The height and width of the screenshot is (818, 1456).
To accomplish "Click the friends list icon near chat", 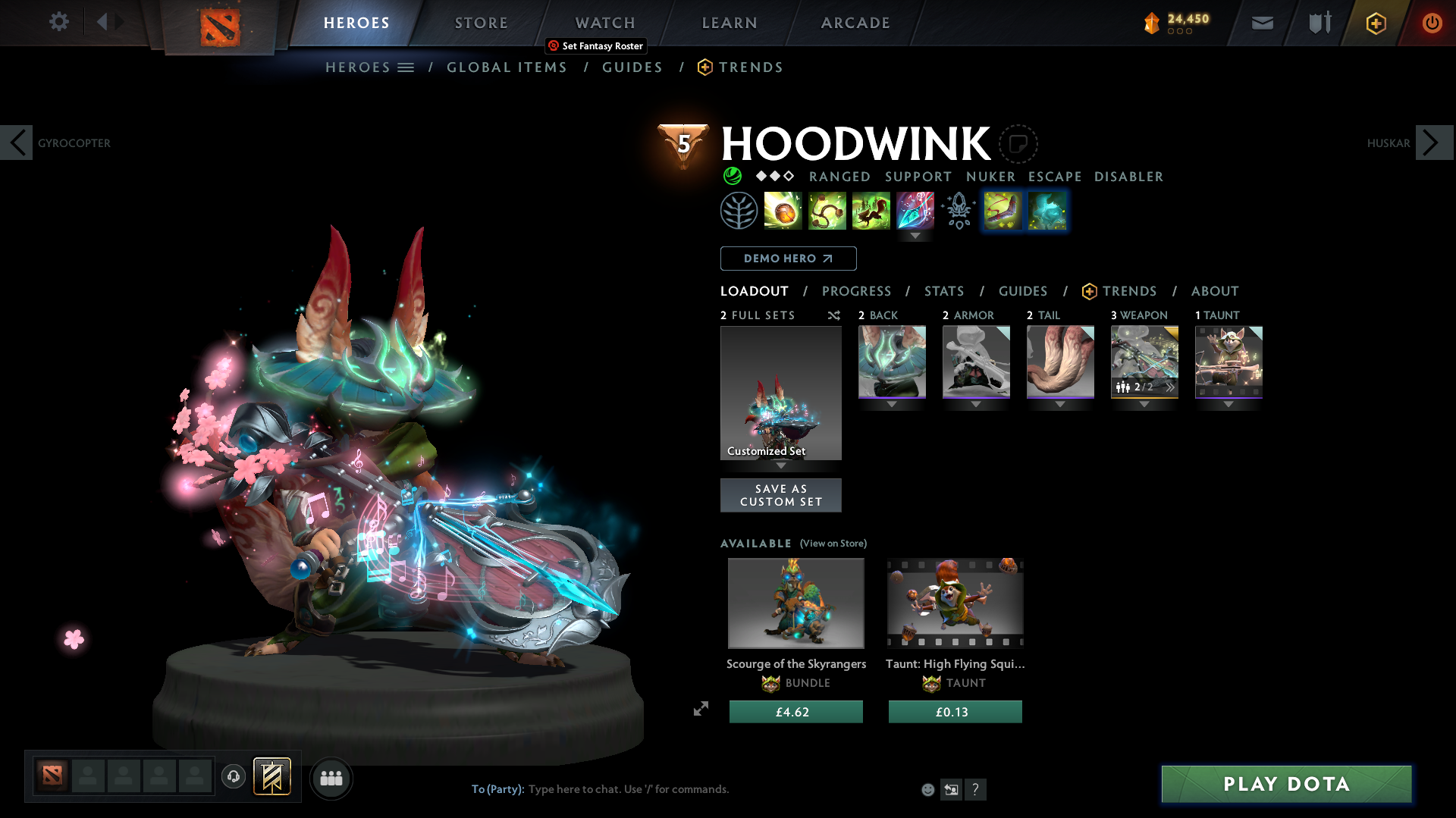I will pos(331,778).
